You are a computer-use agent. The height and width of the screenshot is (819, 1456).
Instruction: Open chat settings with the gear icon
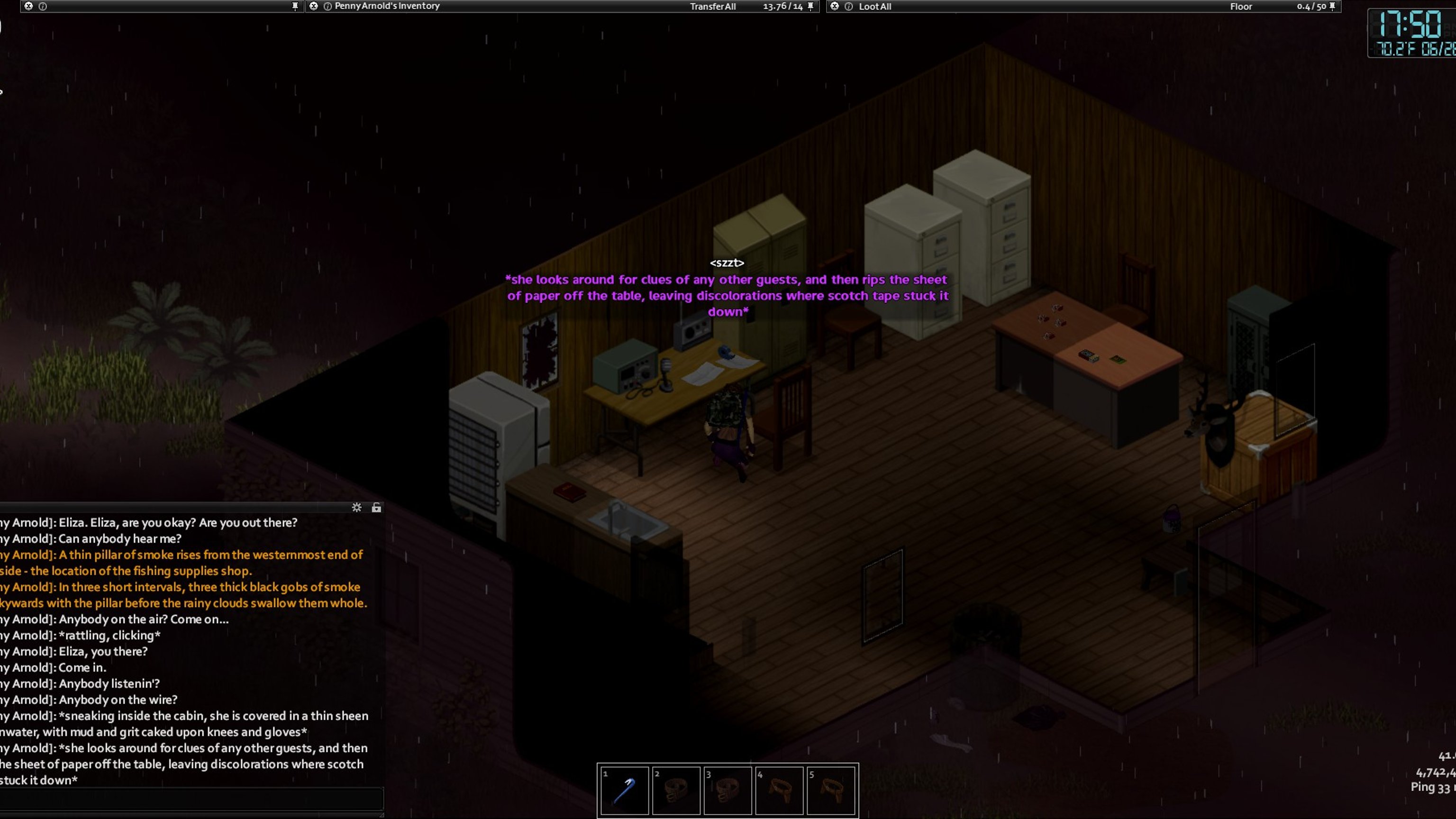[356, 508]
